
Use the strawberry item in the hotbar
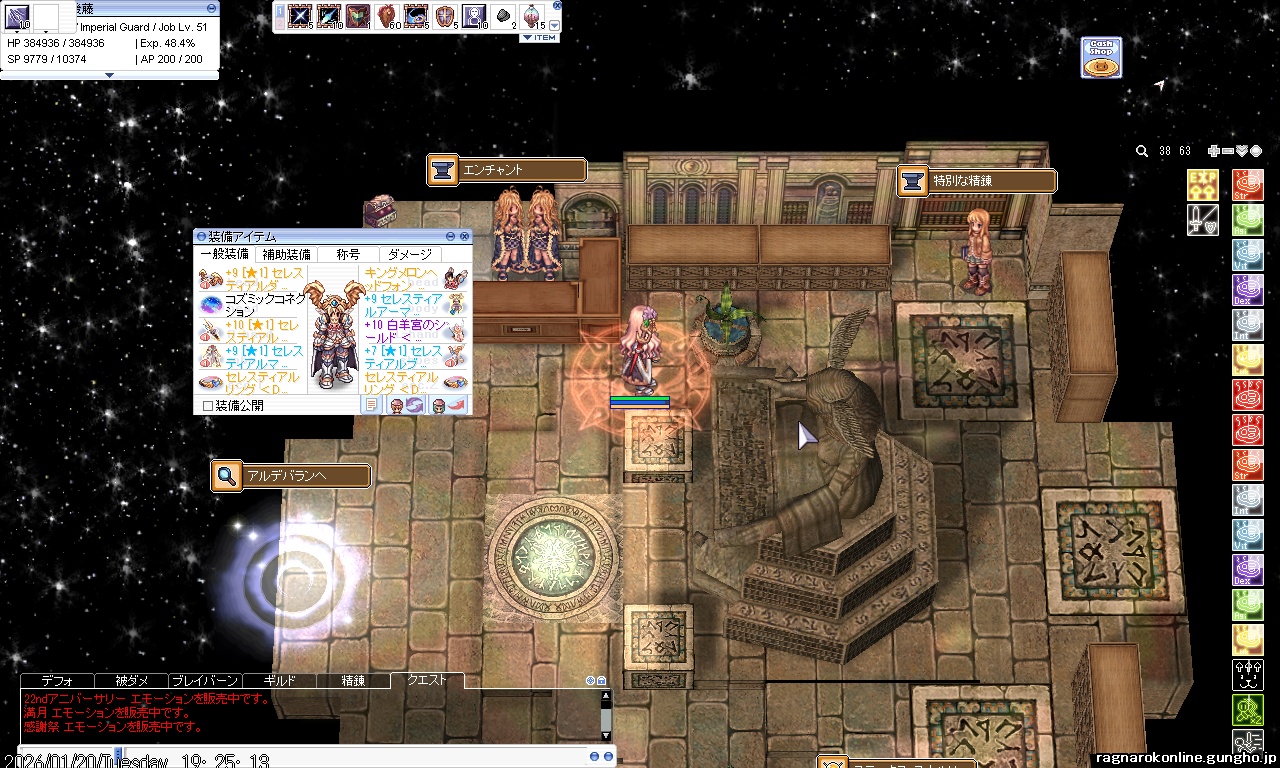[387, 16]
